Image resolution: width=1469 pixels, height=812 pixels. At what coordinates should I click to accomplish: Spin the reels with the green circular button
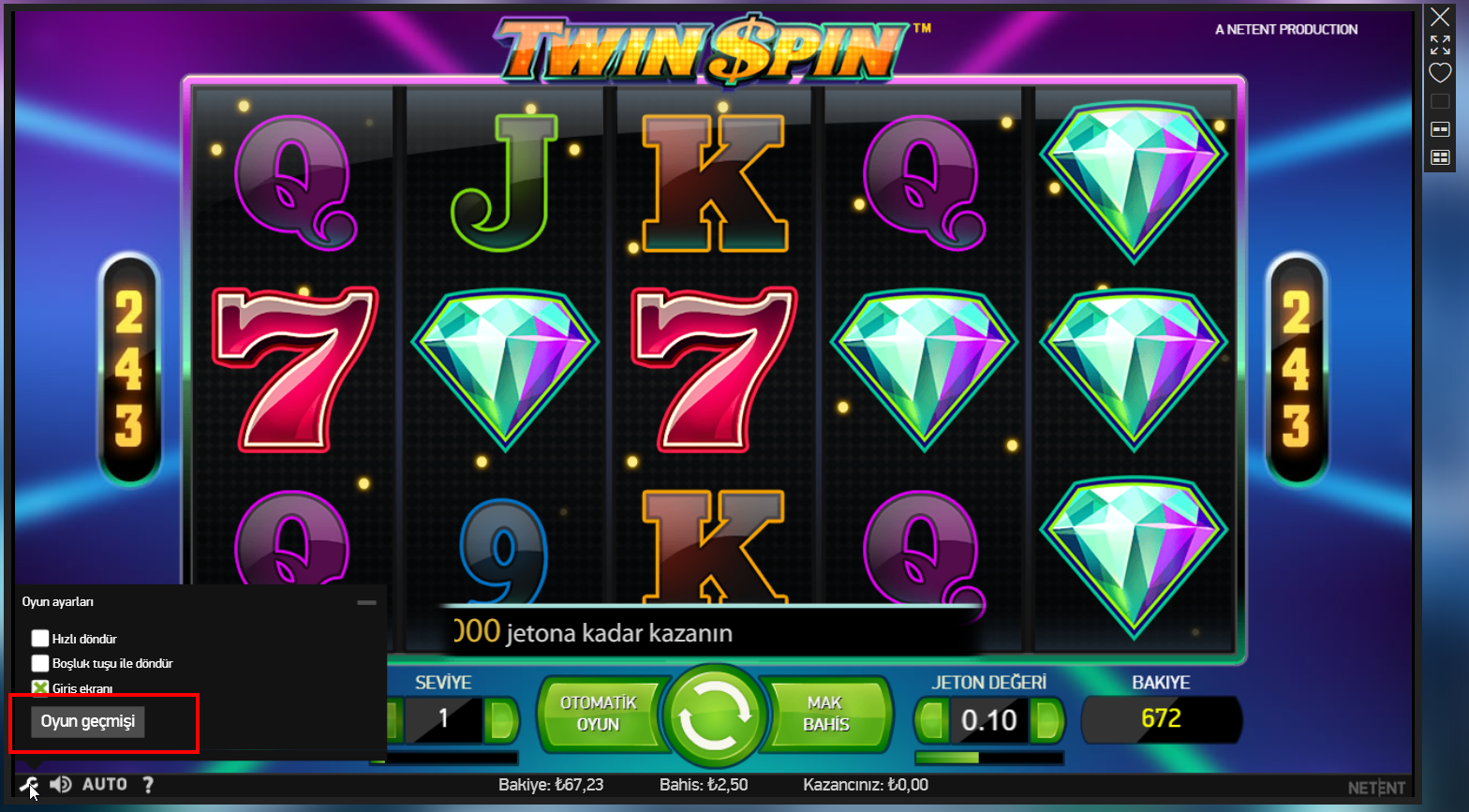tap(714, 716)
